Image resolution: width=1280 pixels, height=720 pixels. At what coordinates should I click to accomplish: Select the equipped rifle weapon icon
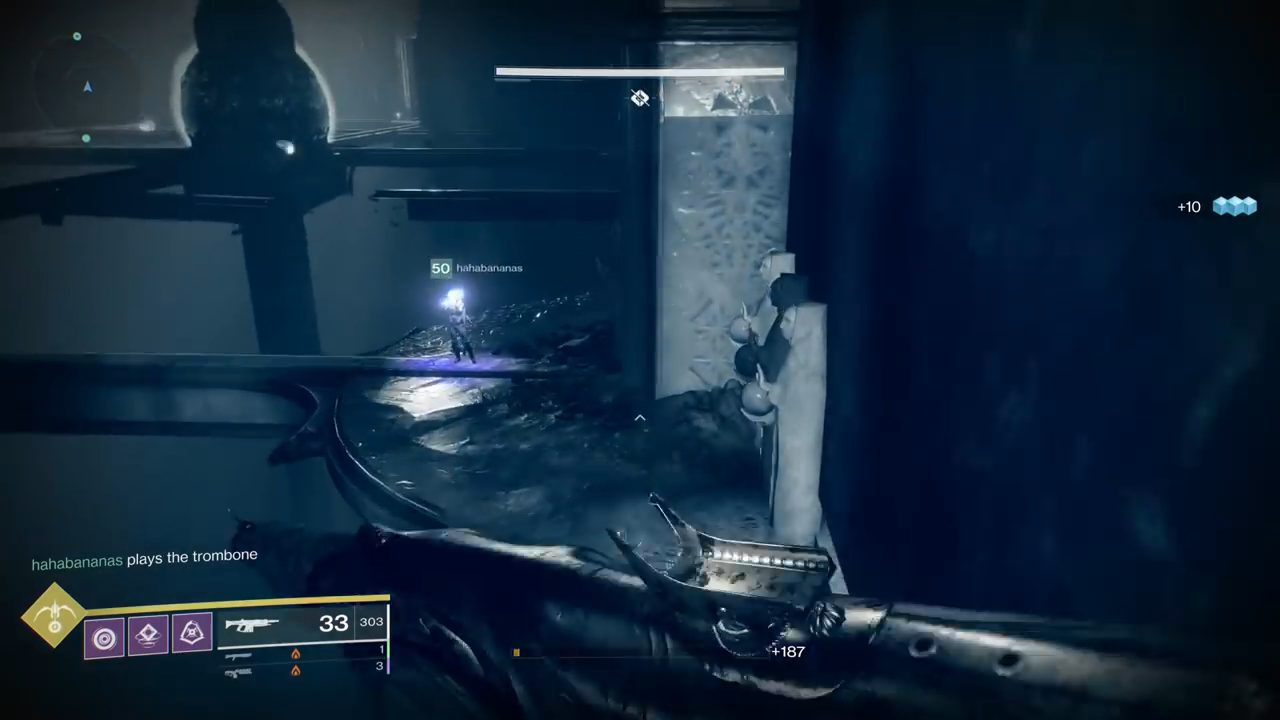pos(252,626)
